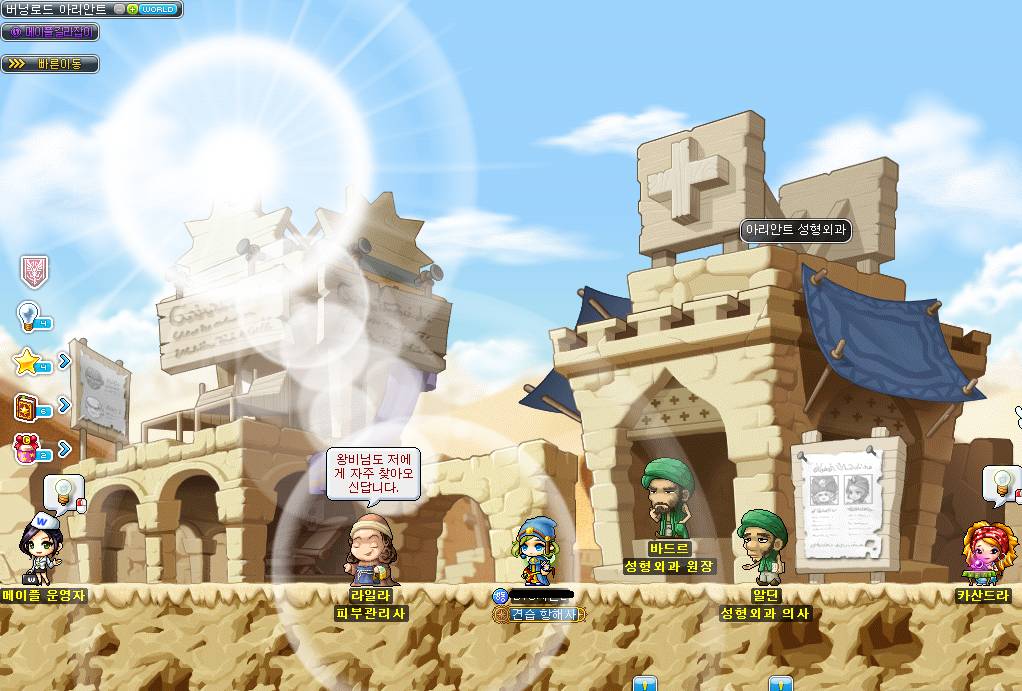Click the green plus minimap button
The height and width of the screenshot is (691, 1022).
click(x=133, y=9)
